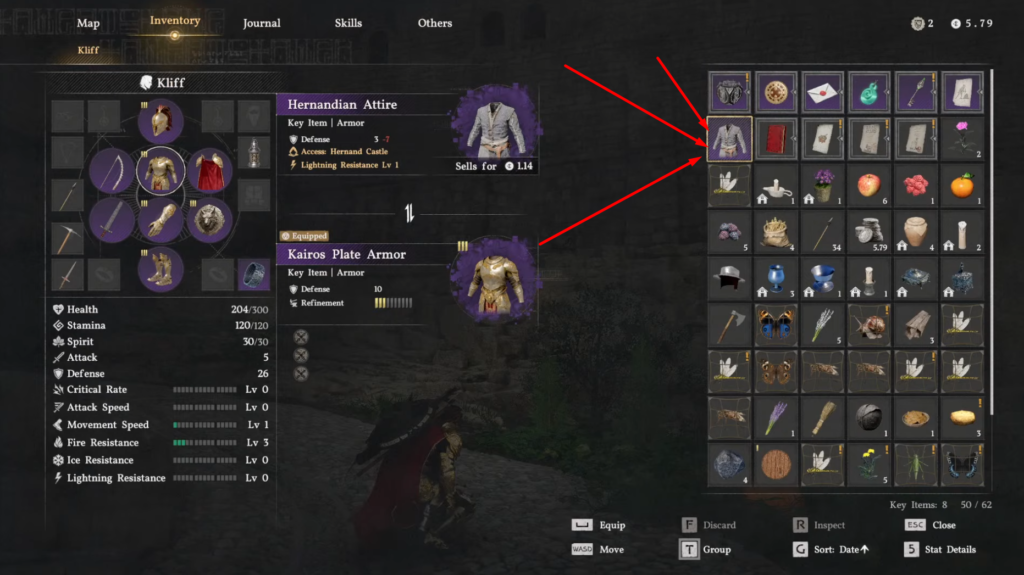Select the red book inventory item
The width and height of the screenshot is (1024, 575).
[778, 138]
